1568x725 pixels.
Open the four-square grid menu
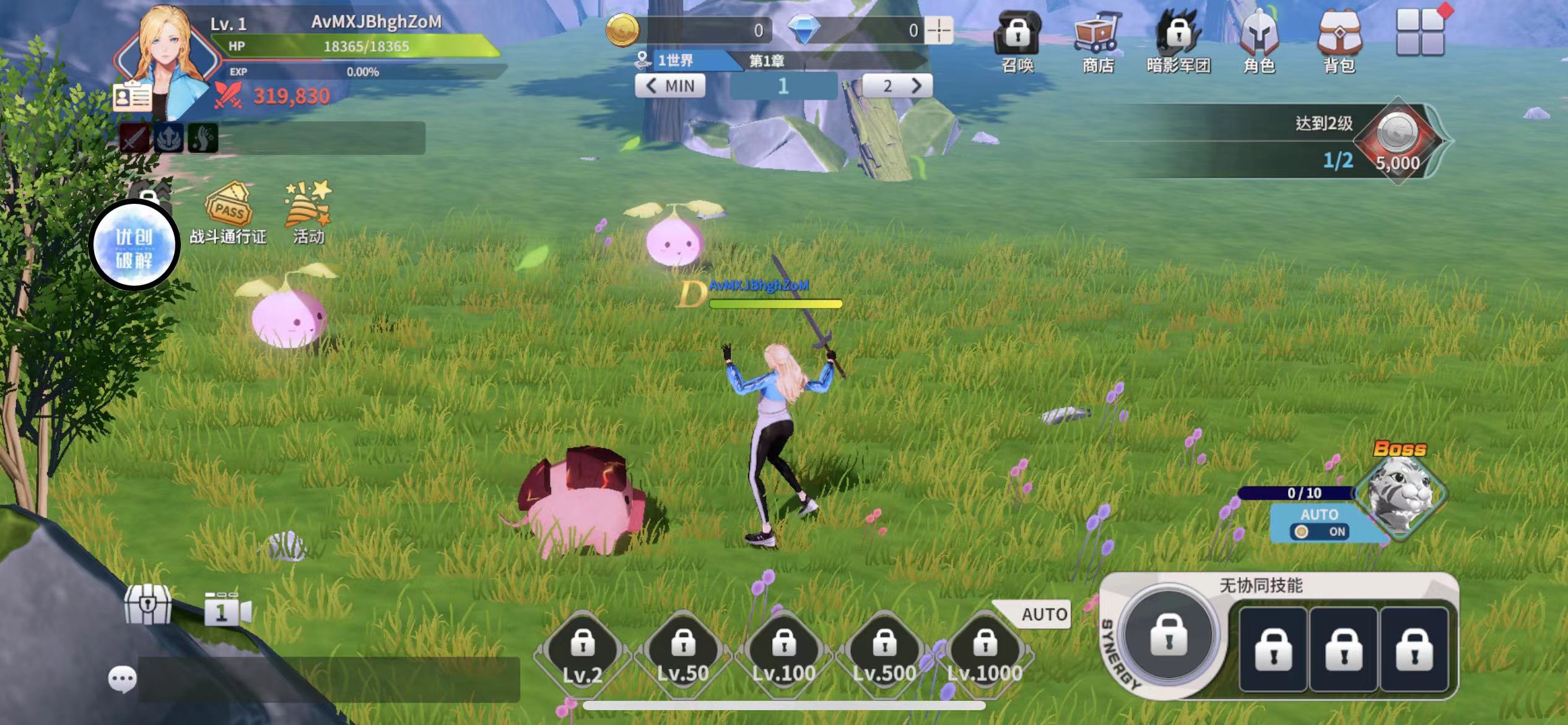(1421, 32)
